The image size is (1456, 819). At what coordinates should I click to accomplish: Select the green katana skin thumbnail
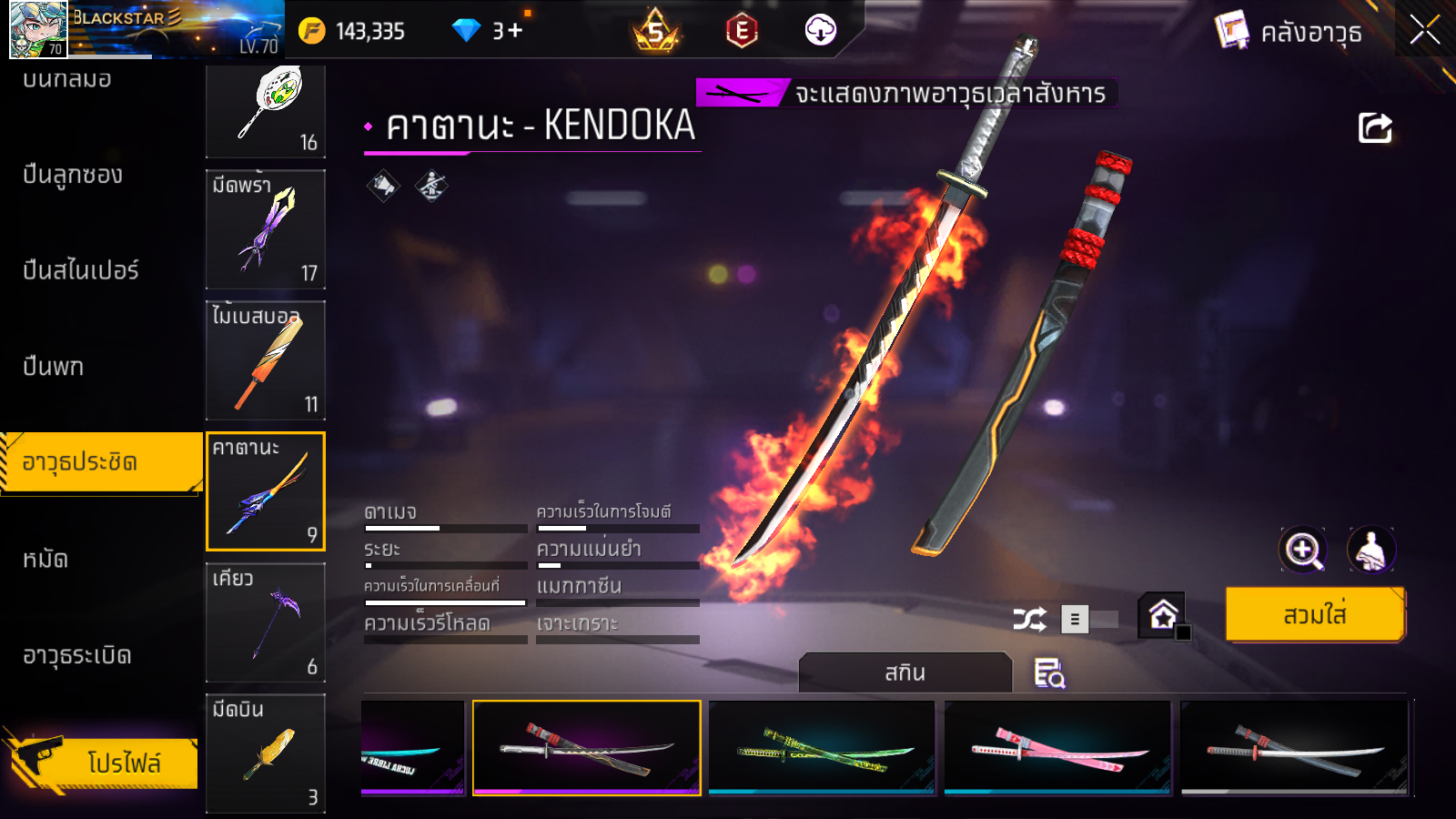click(822, 748)
